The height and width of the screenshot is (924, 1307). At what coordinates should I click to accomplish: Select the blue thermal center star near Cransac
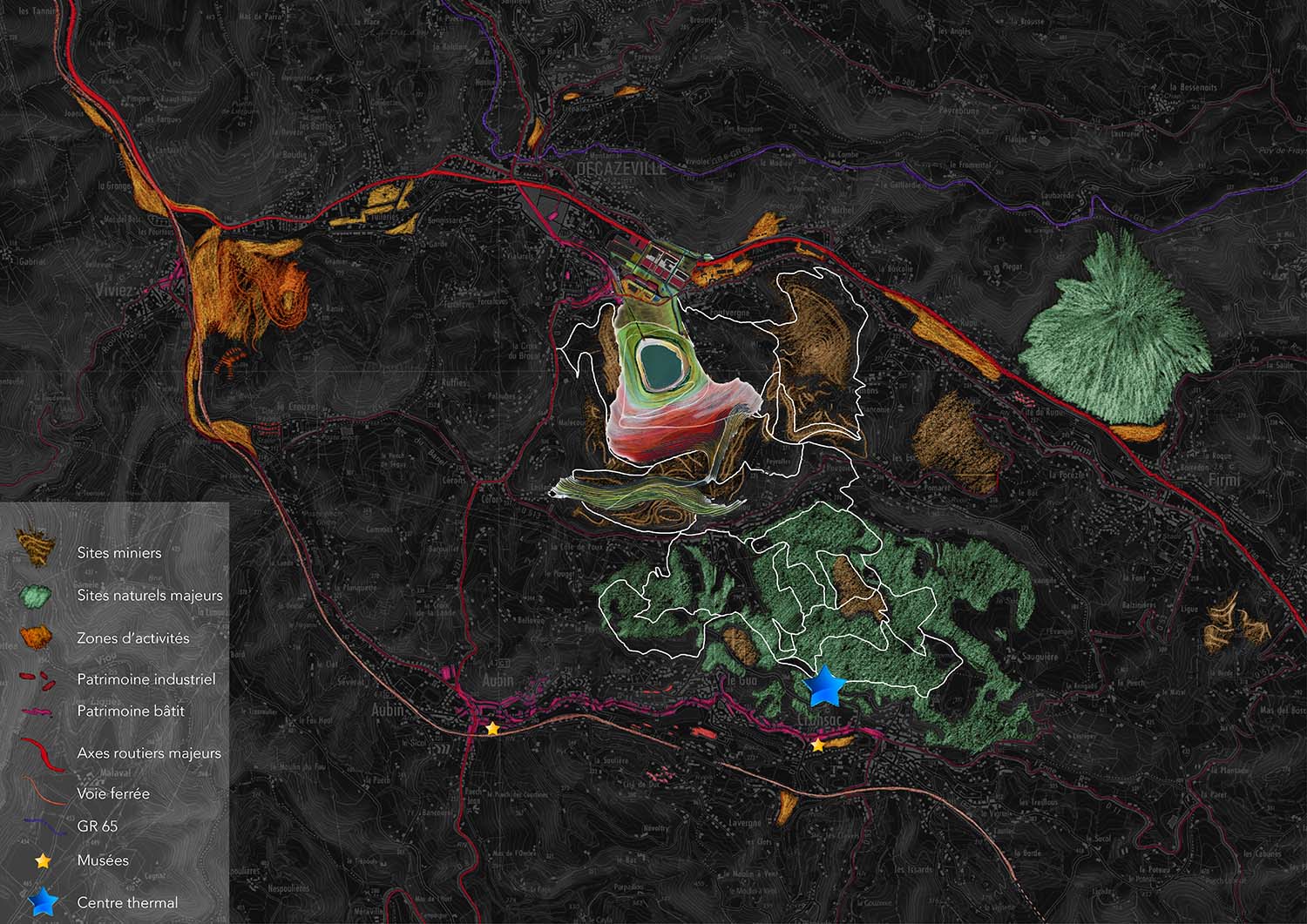[824, 687]
